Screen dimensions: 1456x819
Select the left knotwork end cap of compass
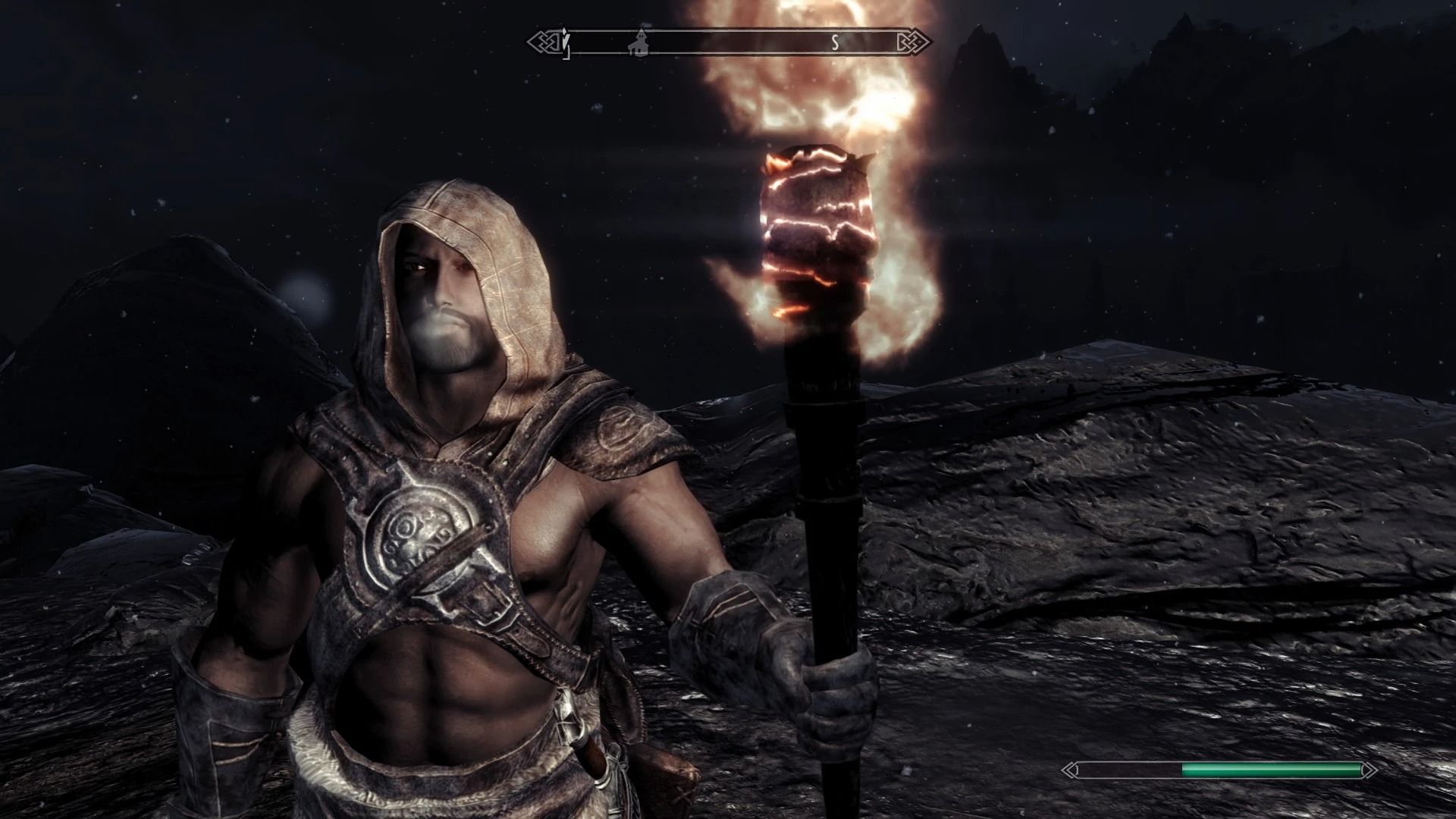pyautogui.click(x=543, y=42)
